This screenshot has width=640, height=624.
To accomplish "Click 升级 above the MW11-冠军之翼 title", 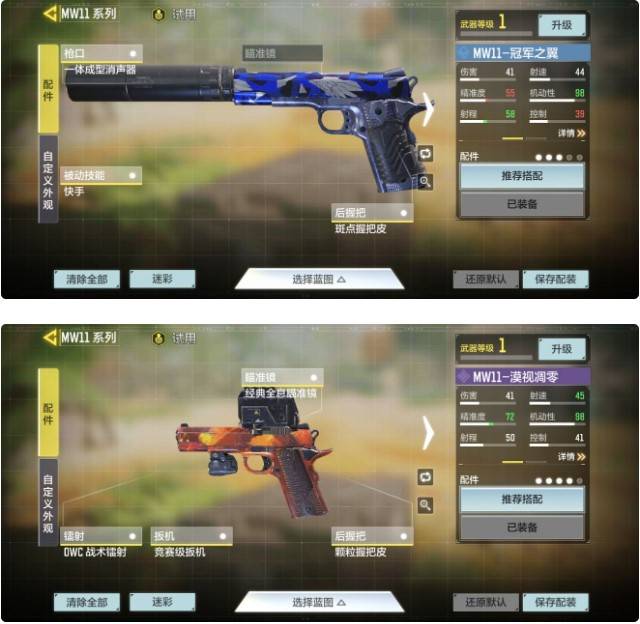I will 561,24.
